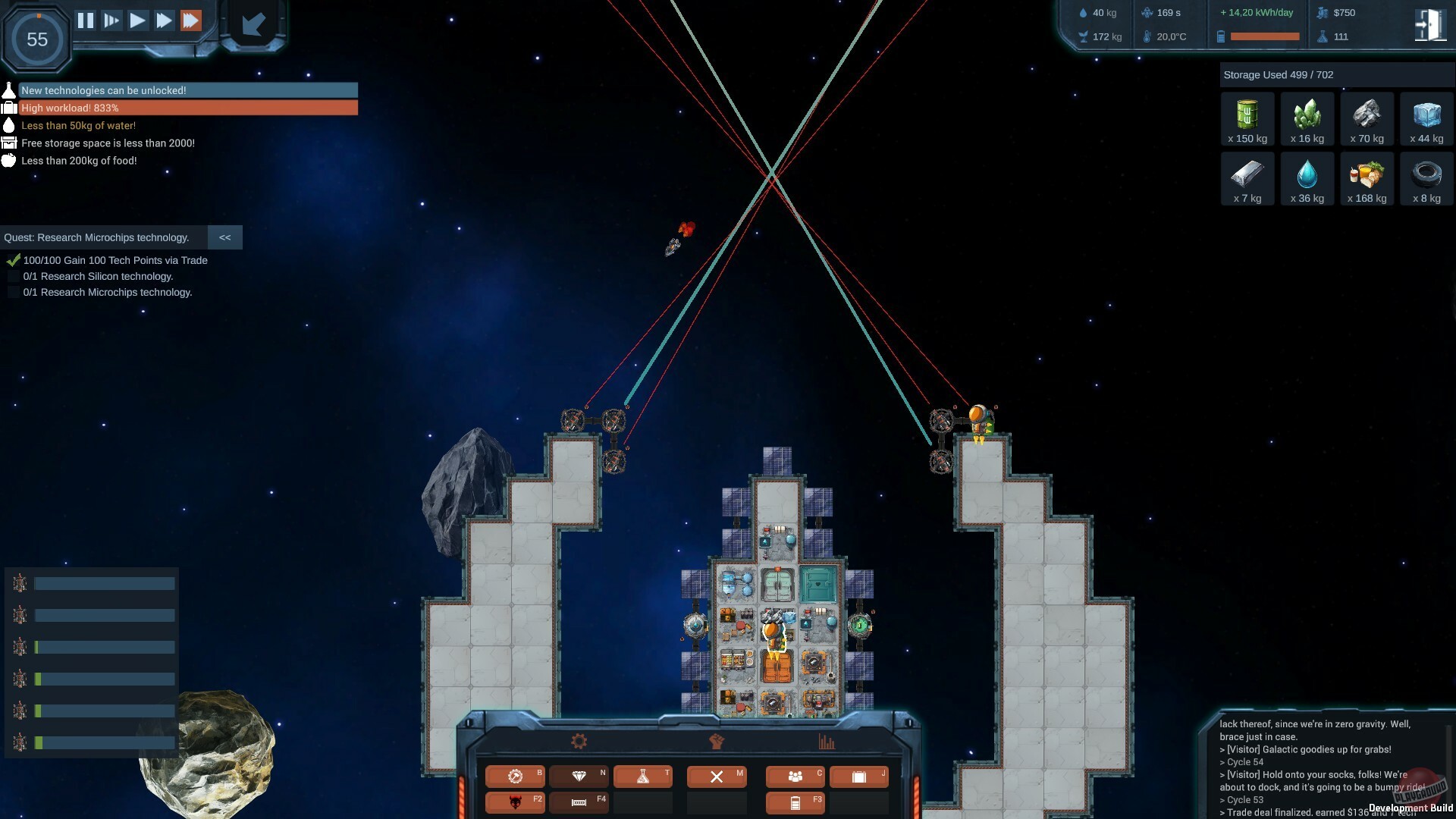Image resolution: width=1456 pixels, height=819 pixels.
Task: Open the Jobs suitcase icon (J)
Action: click(859, 777)
